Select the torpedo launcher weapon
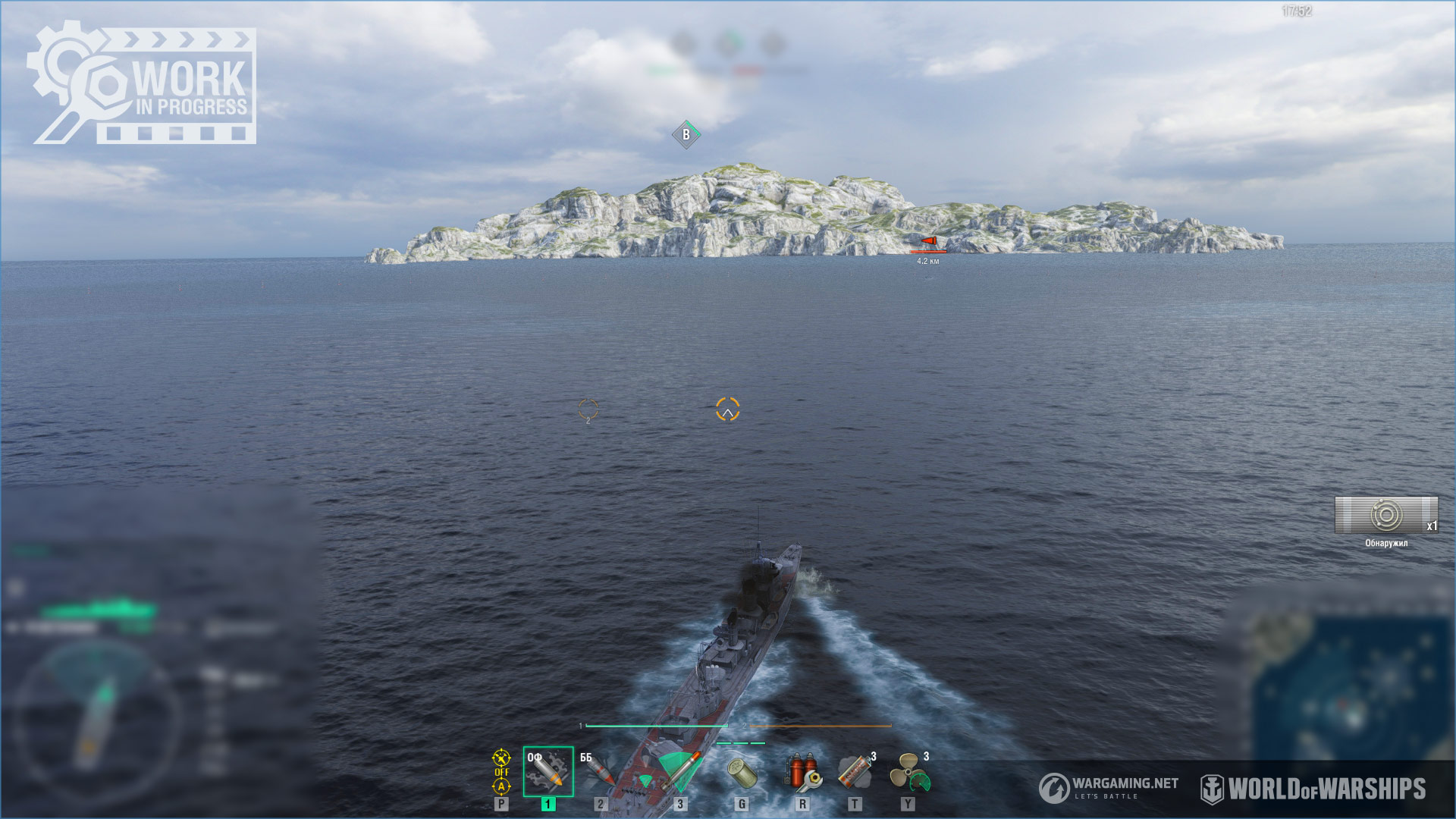The image size is (1456, 819). (679, 771)
